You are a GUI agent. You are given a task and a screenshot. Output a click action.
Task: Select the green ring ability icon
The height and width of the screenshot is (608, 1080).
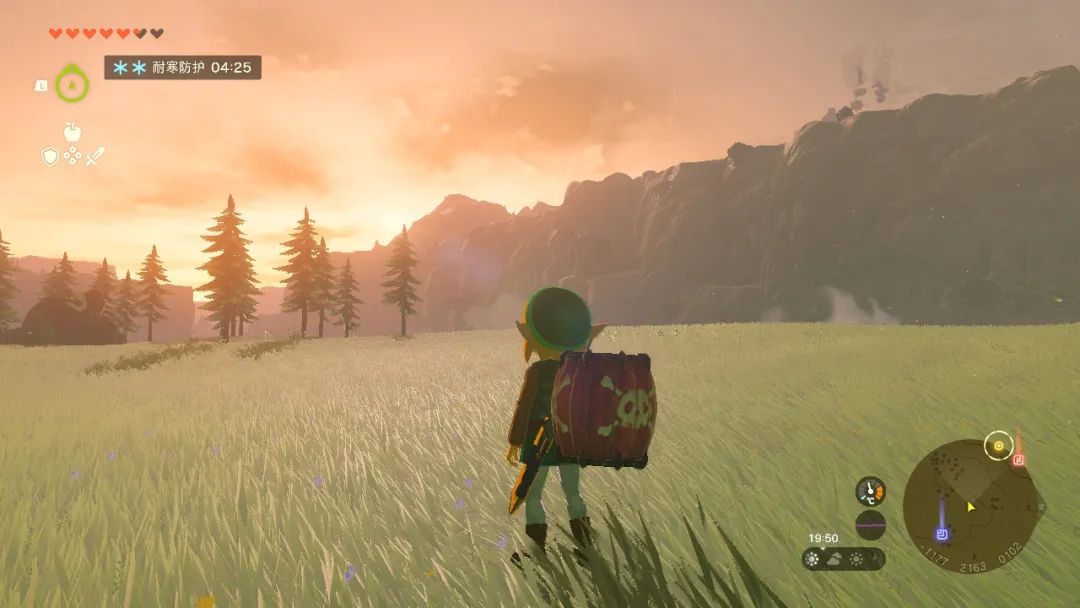tap(72, 84)
